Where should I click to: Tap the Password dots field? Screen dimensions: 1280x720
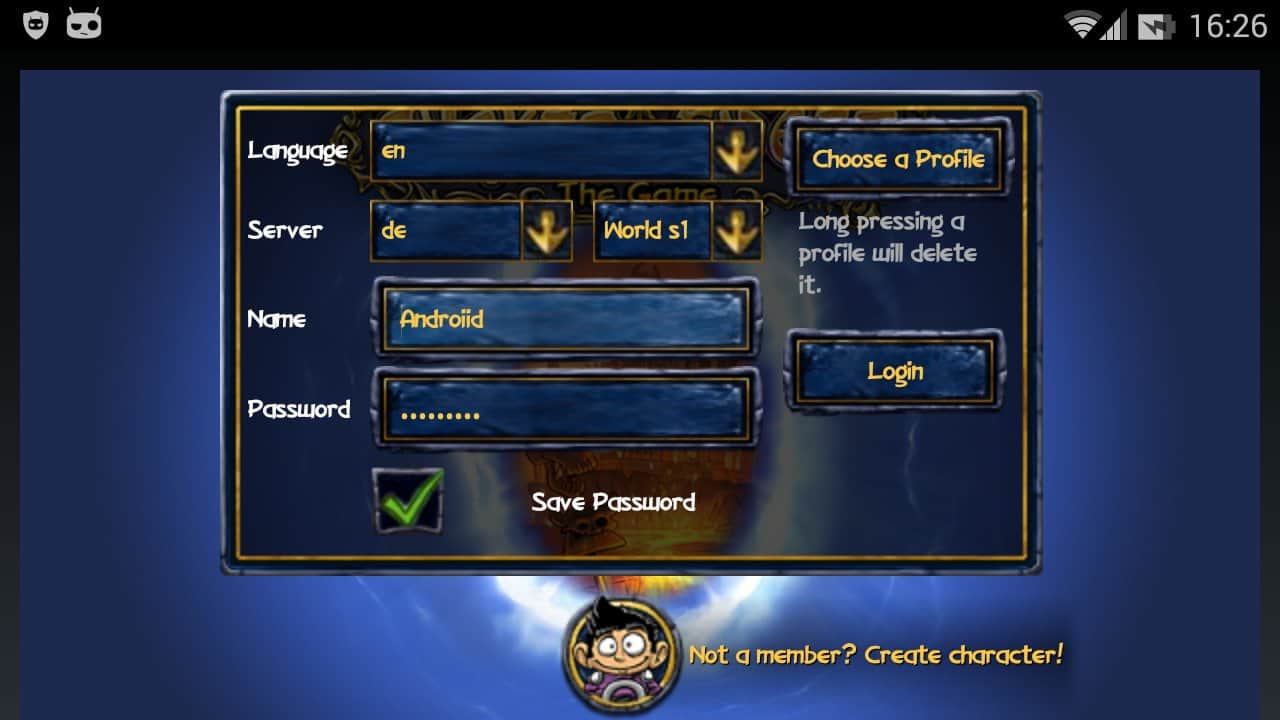pyautogui.click(x=563, y=410)
